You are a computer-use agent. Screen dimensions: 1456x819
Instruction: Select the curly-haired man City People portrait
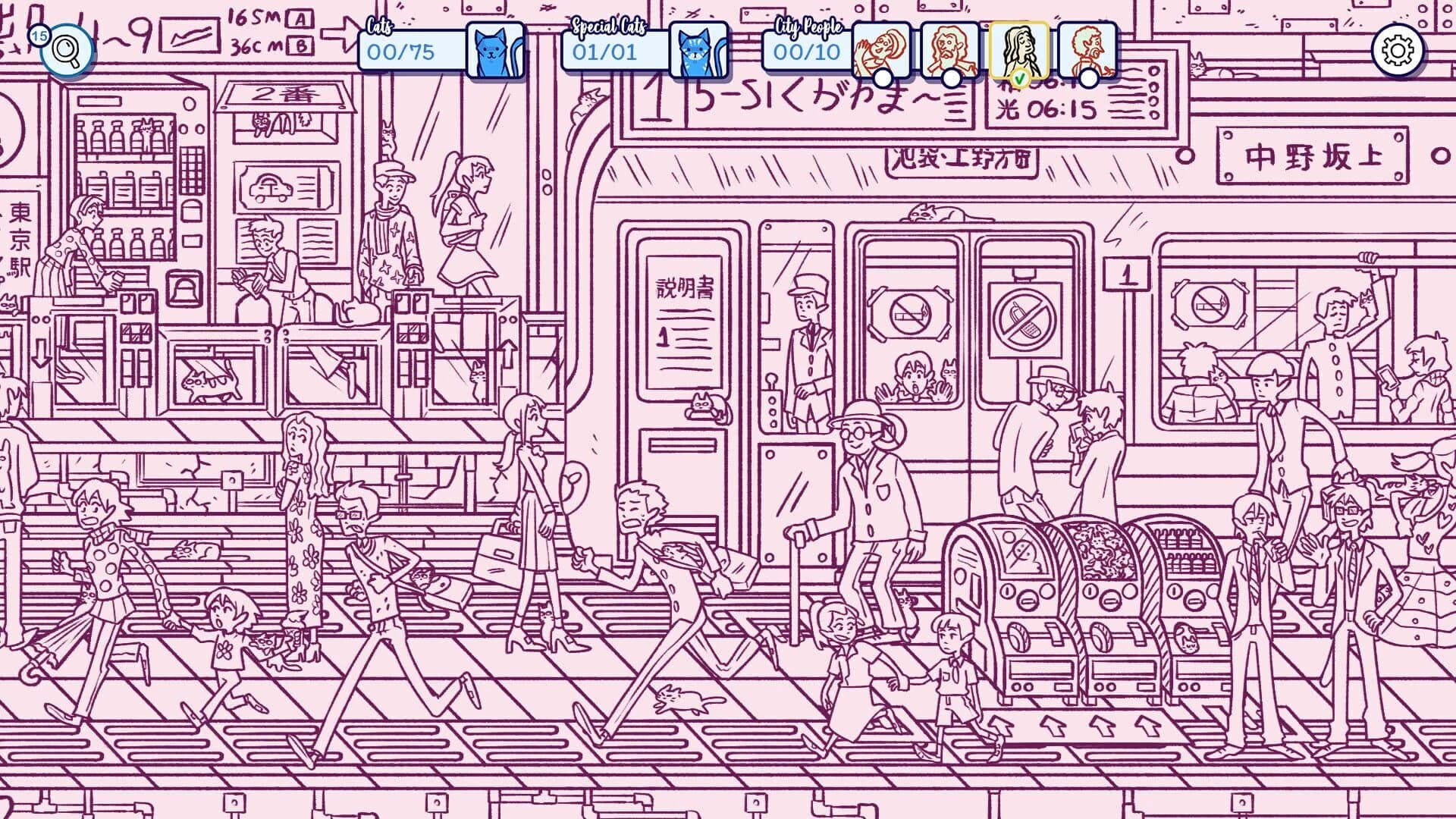pyautogui.click(x=1090, y=47)
